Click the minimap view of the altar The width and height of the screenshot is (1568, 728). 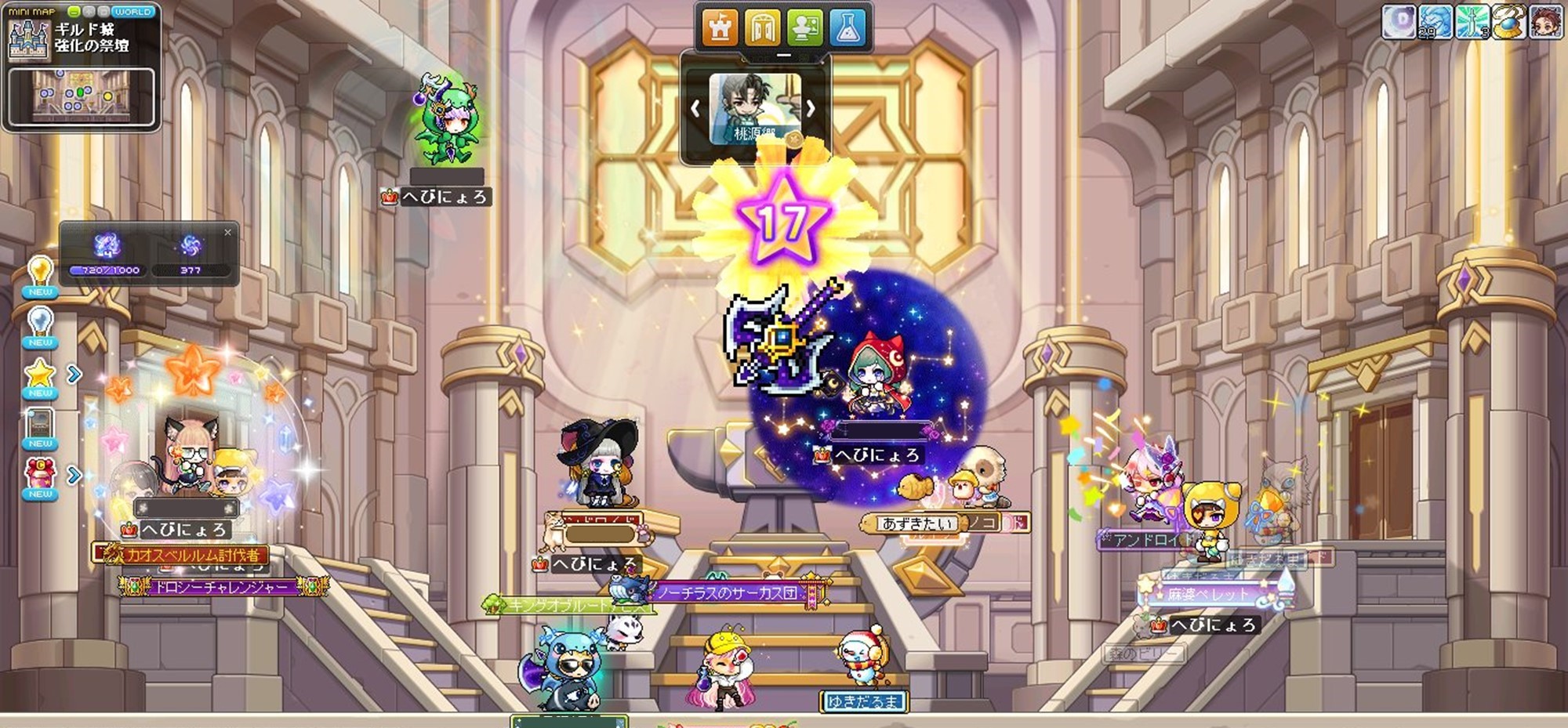tap(82, 96)
